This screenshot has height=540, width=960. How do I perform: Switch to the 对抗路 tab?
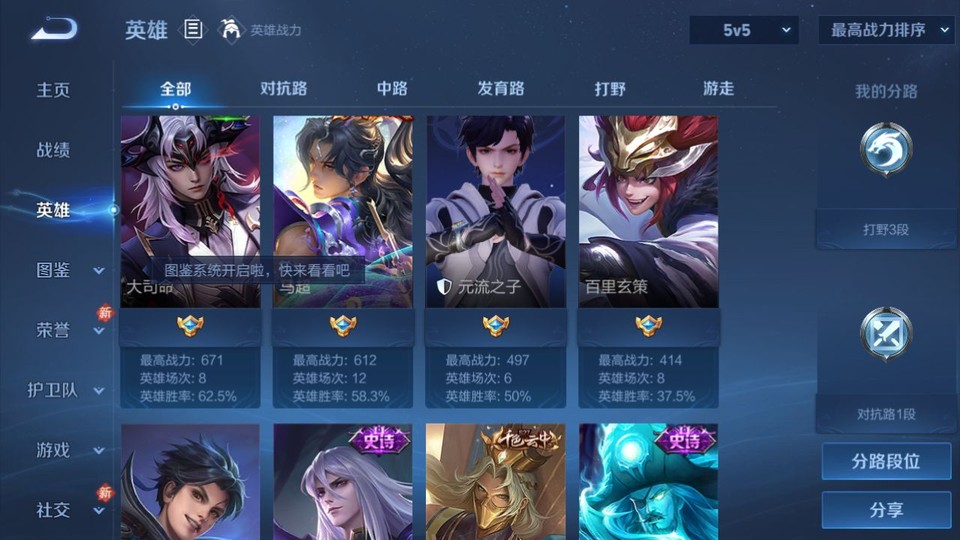[x=282, y=89]
